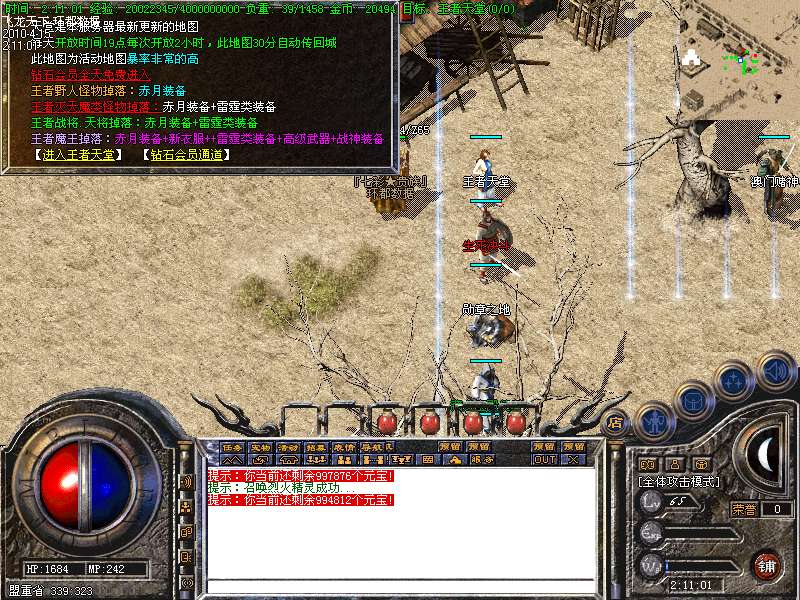Open the 任务 quest button

pos(232,446)
